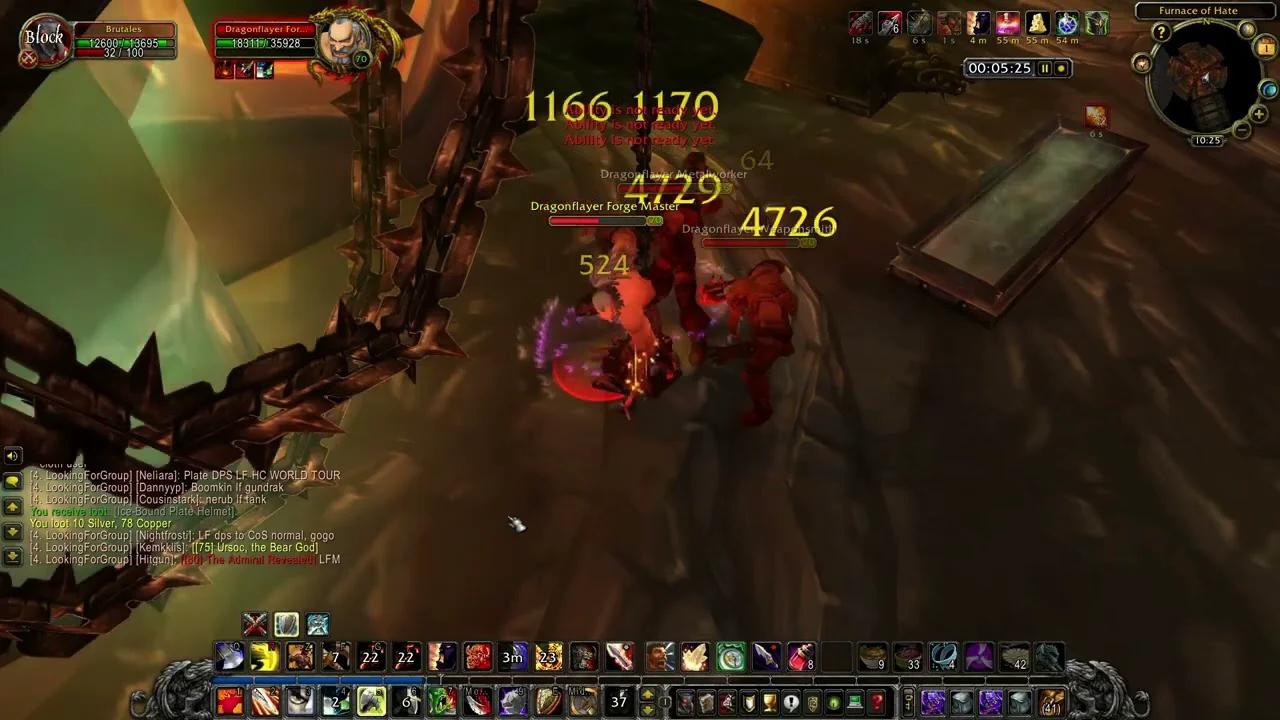Open the Group Finder green eye icon
The height and width of the screenshot is (720, 1280).
coord(833,700)
